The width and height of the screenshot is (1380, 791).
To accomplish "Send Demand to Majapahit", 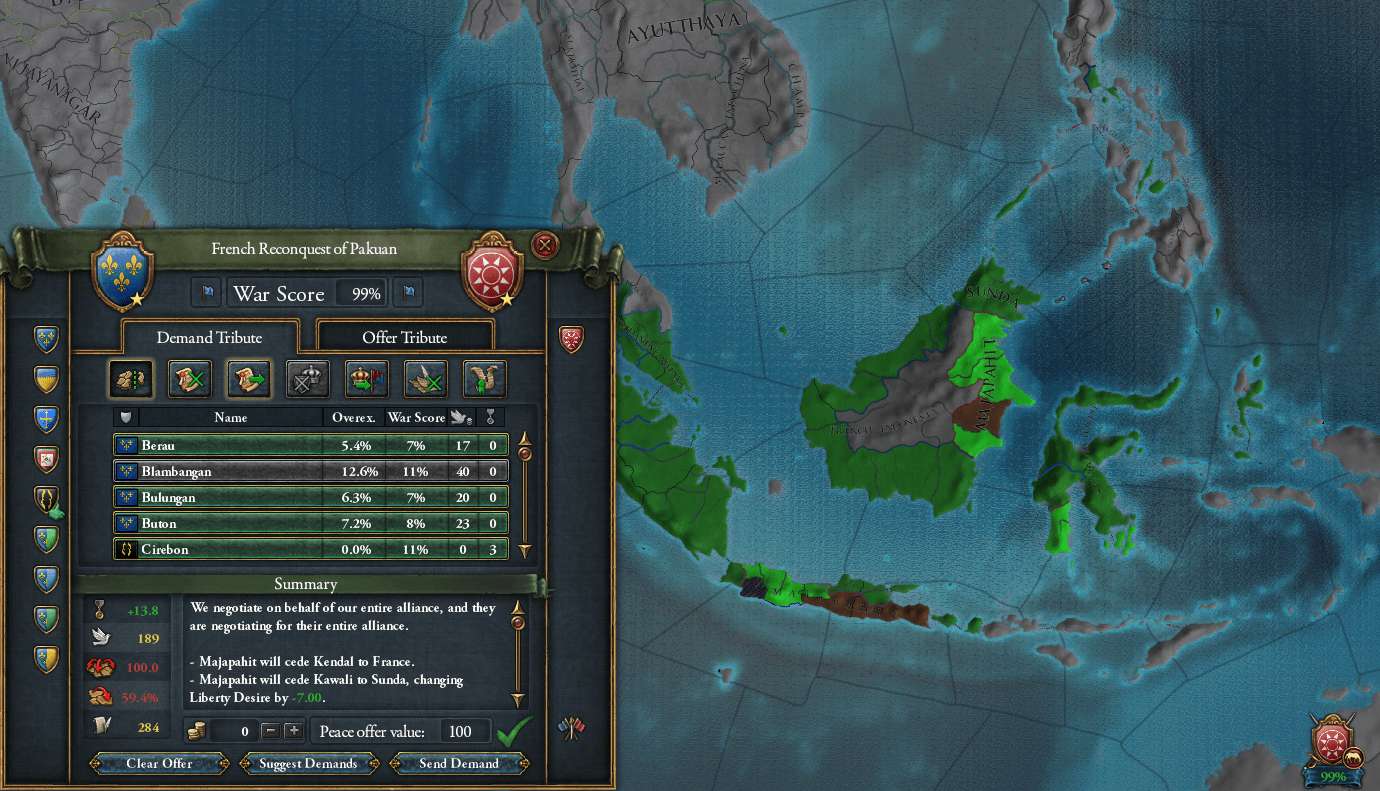I will click(459, 763).
